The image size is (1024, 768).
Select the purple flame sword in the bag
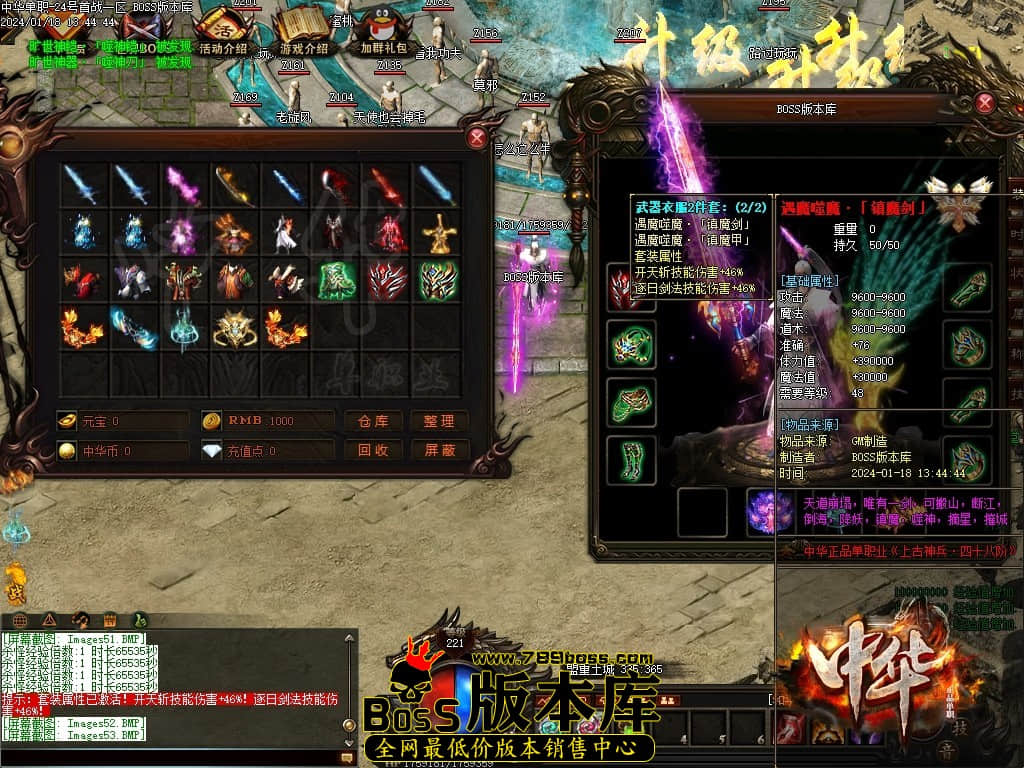tap(182, 185)
